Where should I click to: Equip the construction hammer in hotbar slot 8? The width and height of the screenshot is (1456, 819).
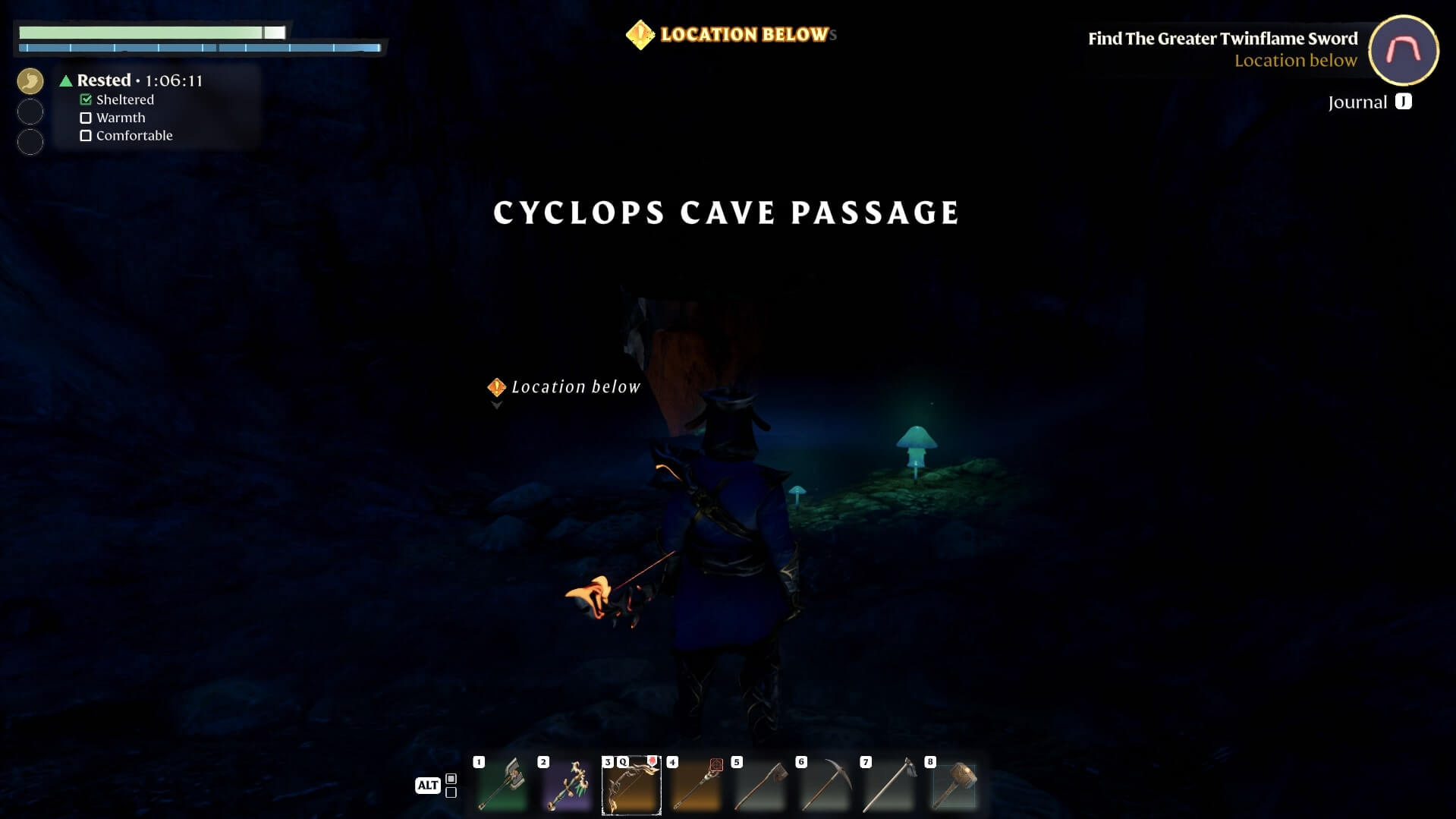click(954, 785)
